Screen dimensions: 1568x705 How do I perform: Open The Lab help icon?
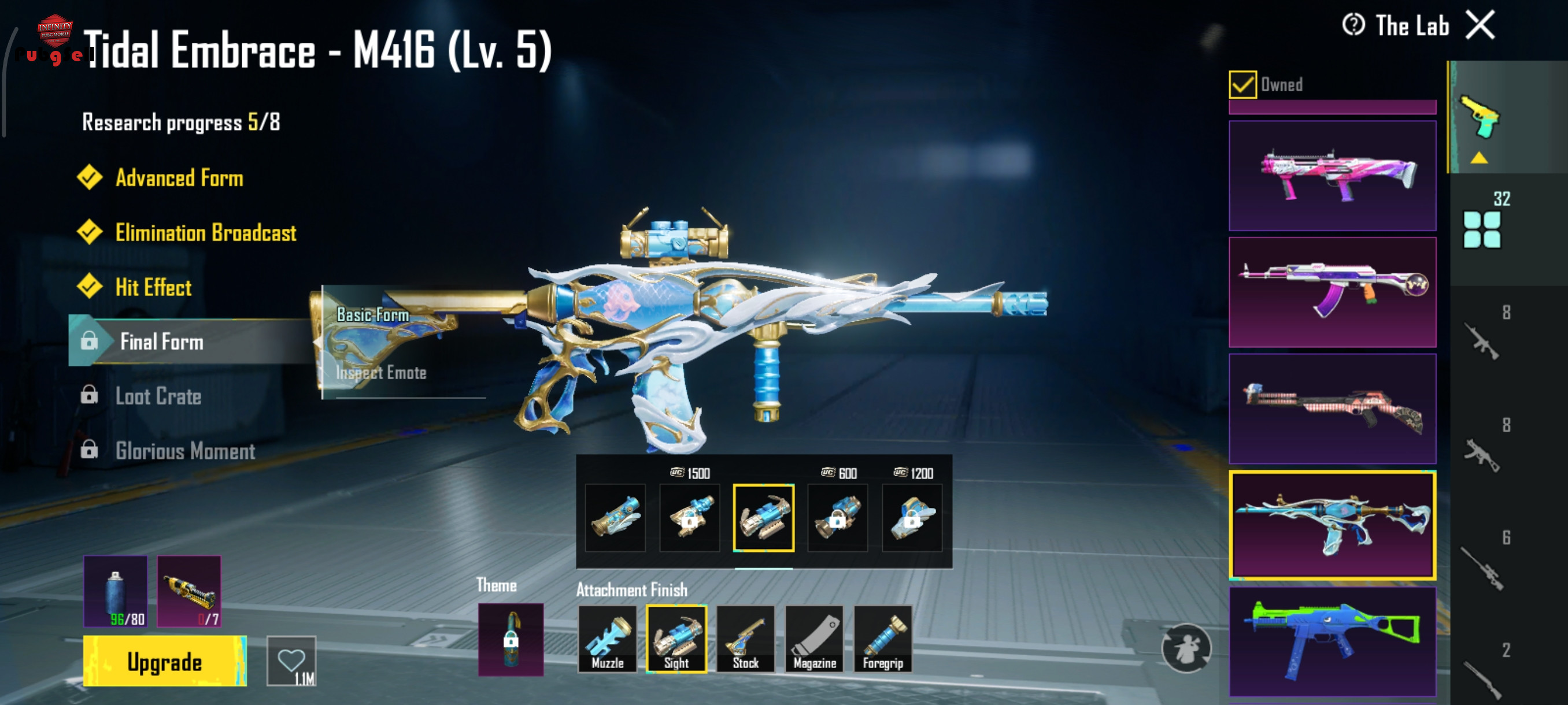tap(1353, 25)
